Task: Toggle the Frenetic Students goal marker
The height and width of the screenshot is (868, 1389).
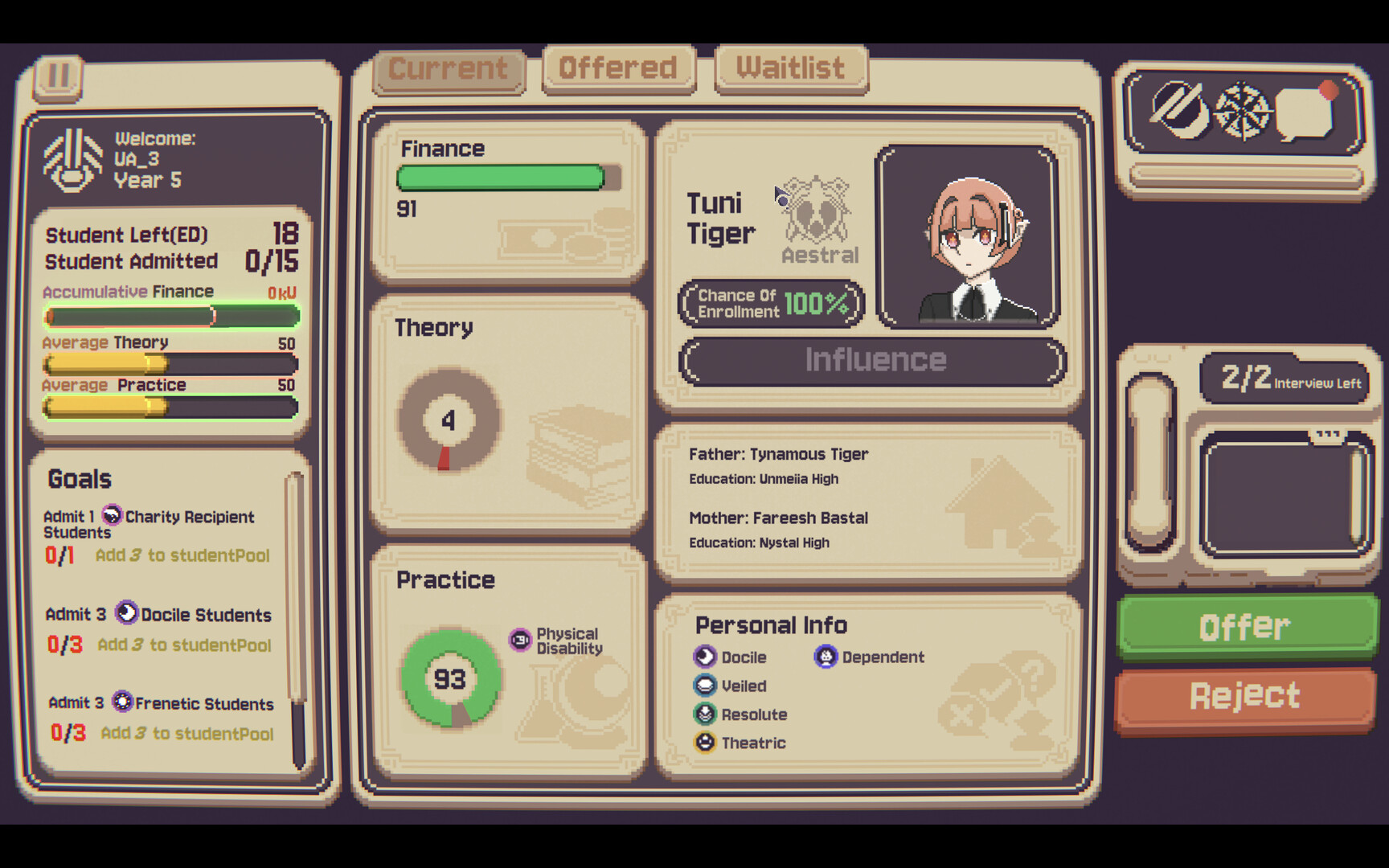Action: click(x=122, y=703)
